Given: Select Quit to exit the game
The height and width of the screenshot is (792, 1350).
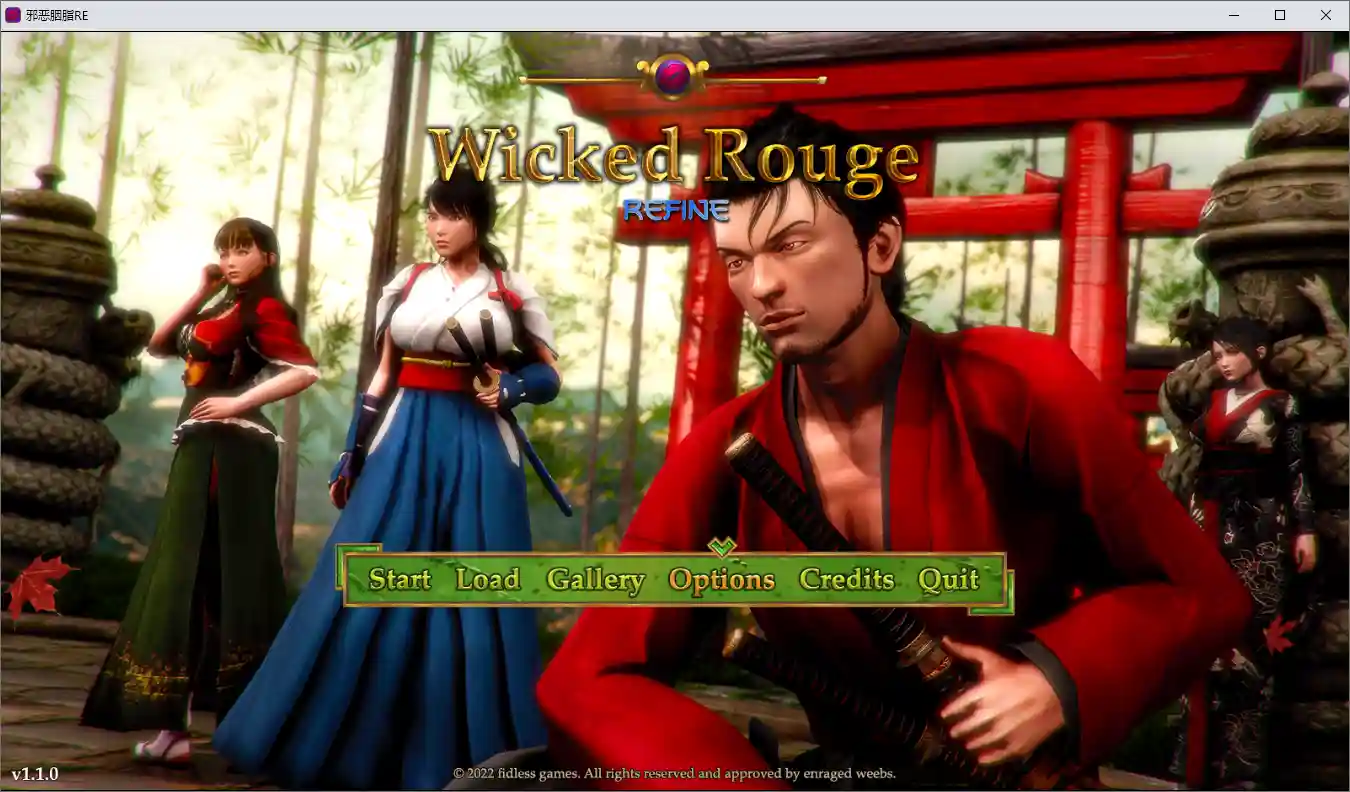Looking at the screenshot, I should (948, 579).
